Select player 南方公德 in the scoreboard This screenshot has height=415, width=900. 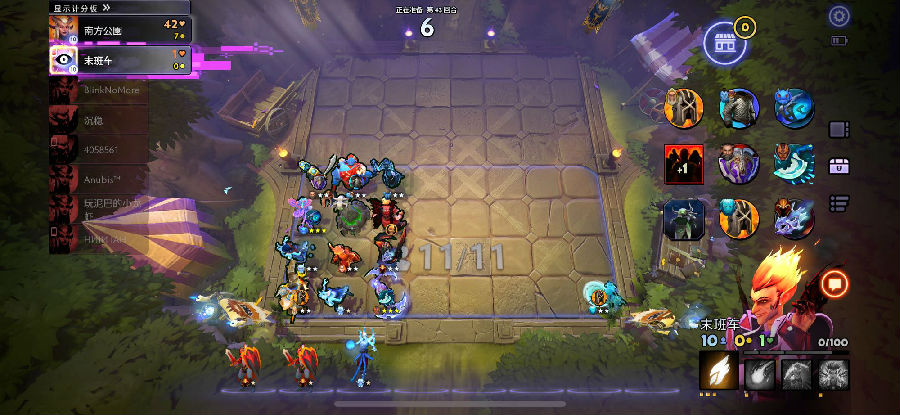118,30
